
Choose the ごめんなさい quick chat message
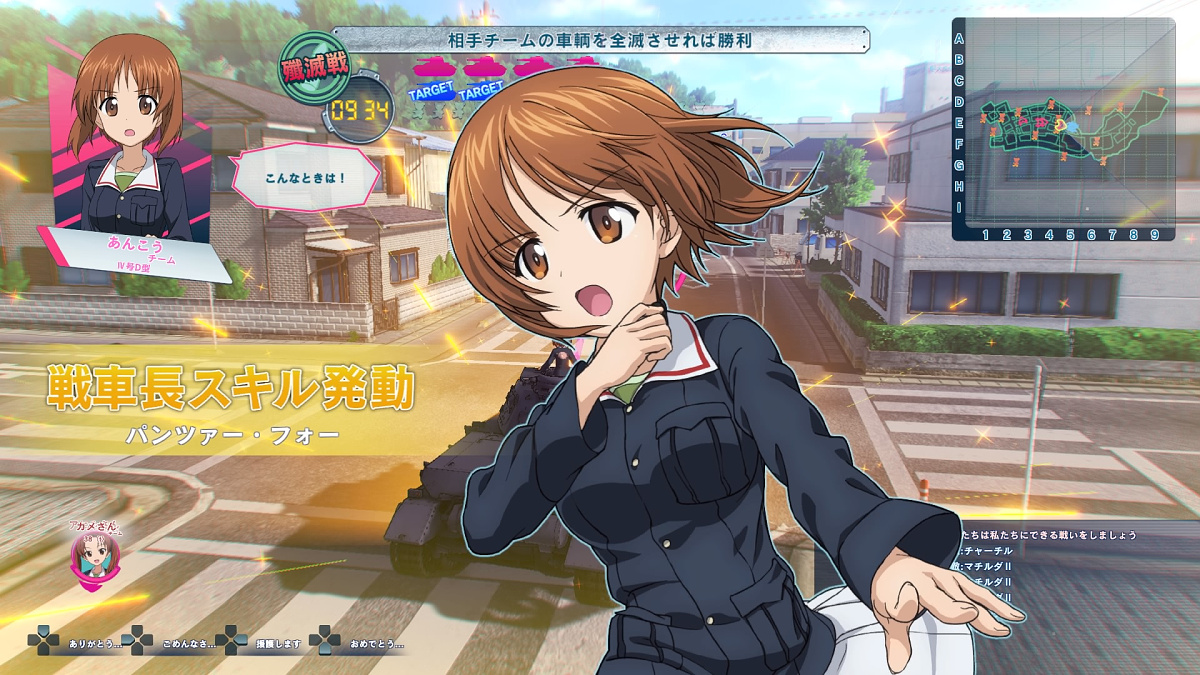[x=172, y=641]
